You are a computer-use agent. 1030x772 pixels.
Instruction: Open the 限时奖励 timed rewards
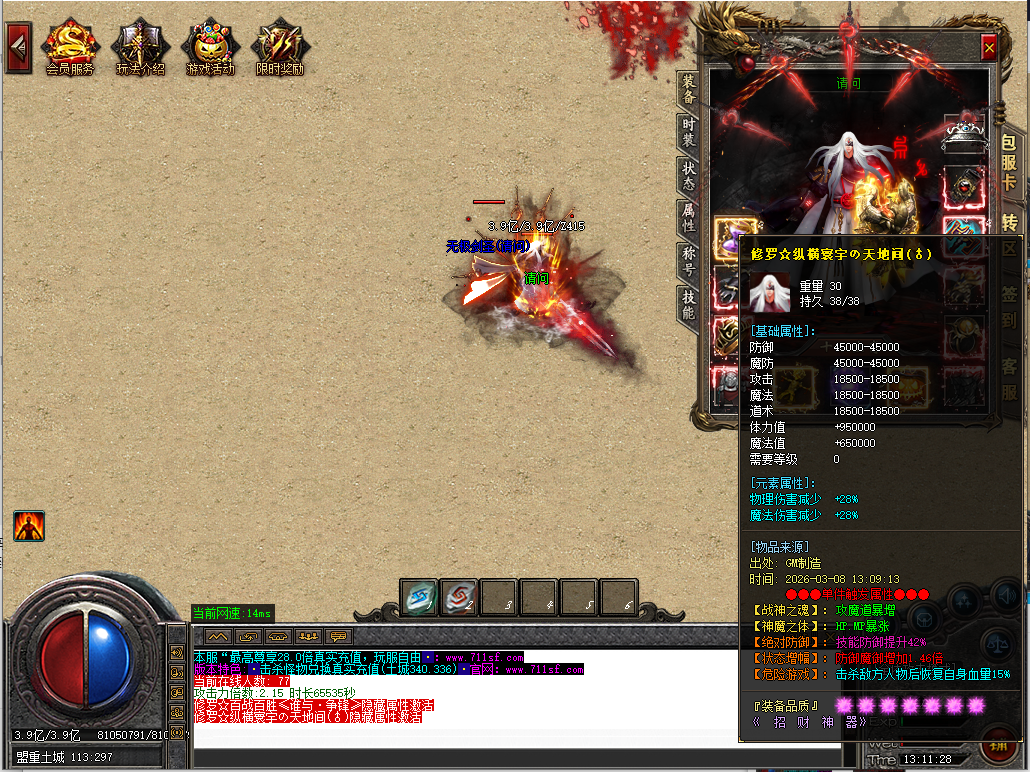(280, 45)
